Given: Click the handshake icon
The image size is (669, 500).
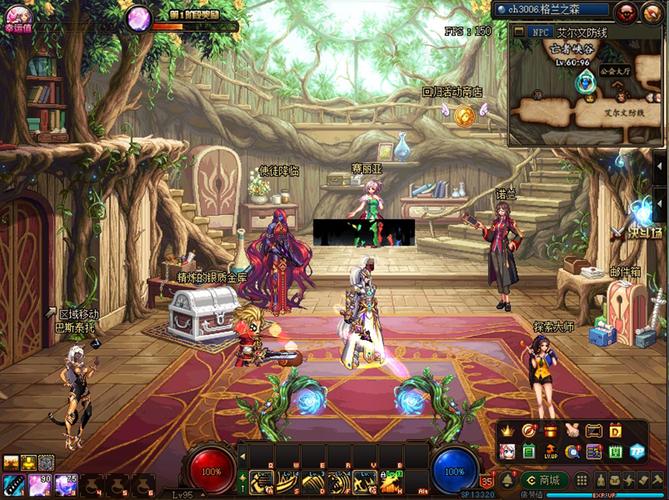Looking at the screenshot, I should tap(573, 431).
